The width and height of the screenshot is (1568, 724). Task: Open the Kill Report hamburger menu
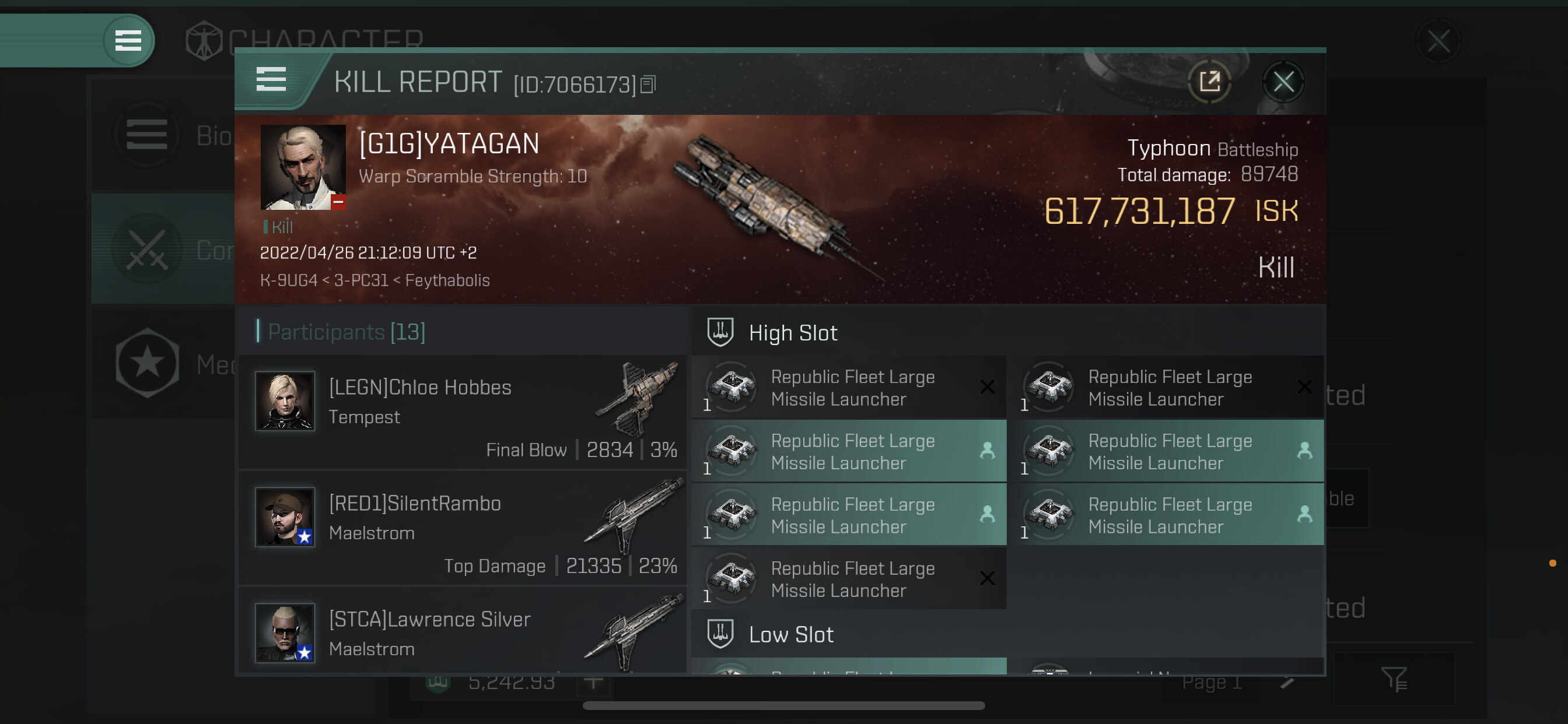(271, 80)
